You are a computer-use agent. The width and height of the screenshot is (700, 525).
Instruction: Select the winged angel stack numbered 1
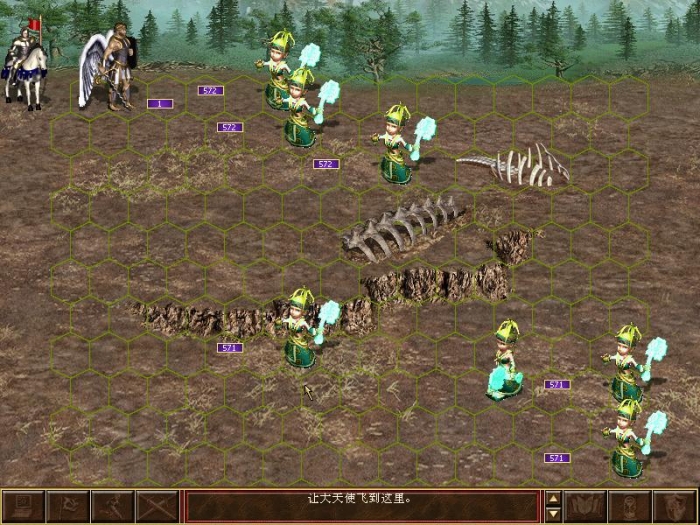pyautogui.click(x=115, y=70)
